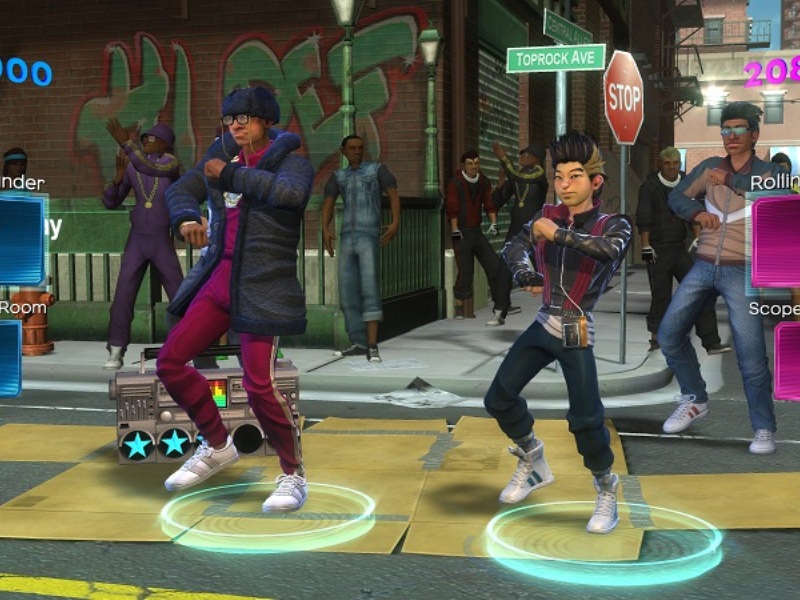Viewport: 800px width, 600px height.
Task: Select the pink Rolling move flashcard
Action: [778, 241]
